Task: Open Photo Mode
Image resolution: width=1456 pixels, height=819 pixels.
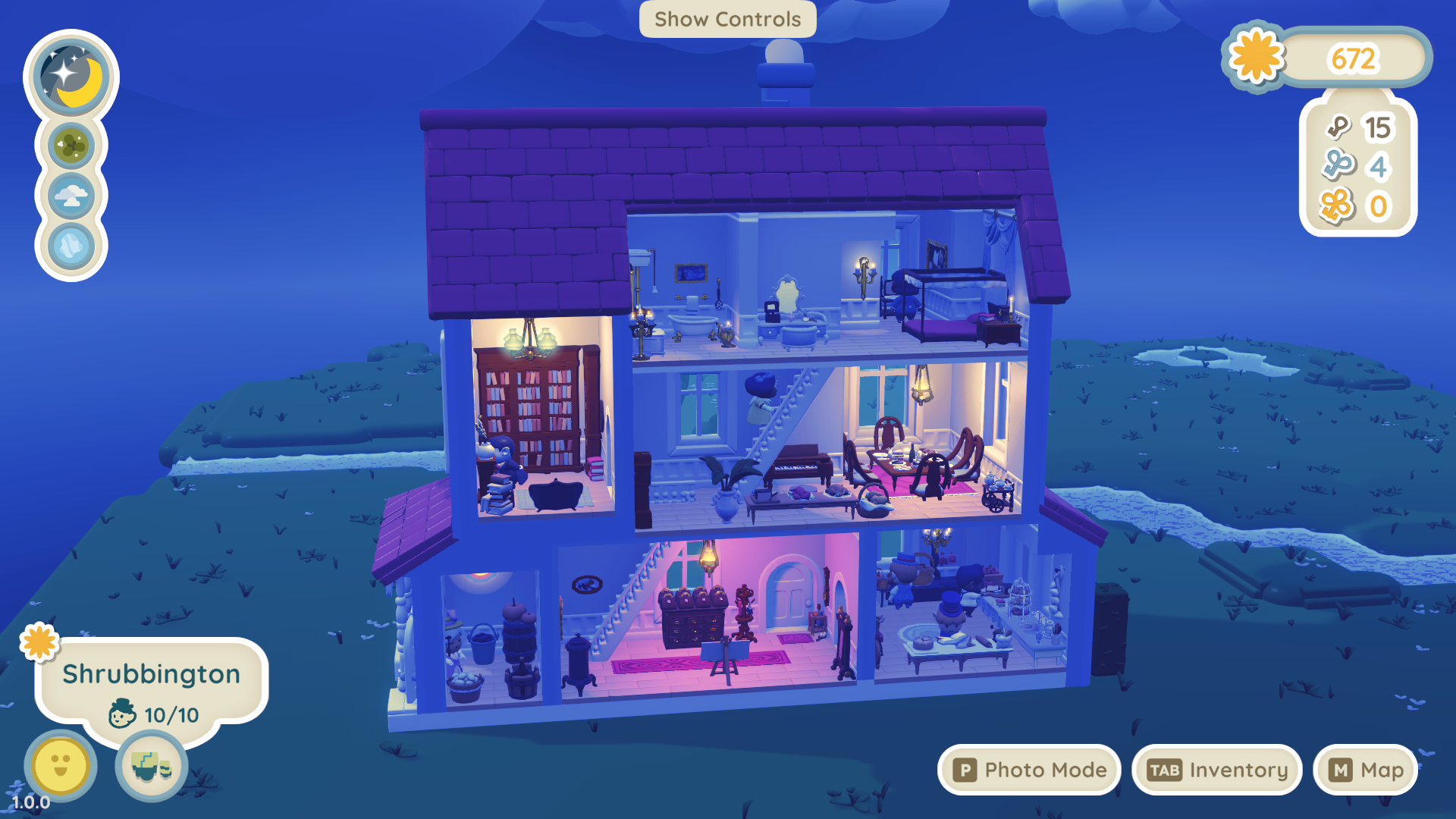Action: [1029, 770]
